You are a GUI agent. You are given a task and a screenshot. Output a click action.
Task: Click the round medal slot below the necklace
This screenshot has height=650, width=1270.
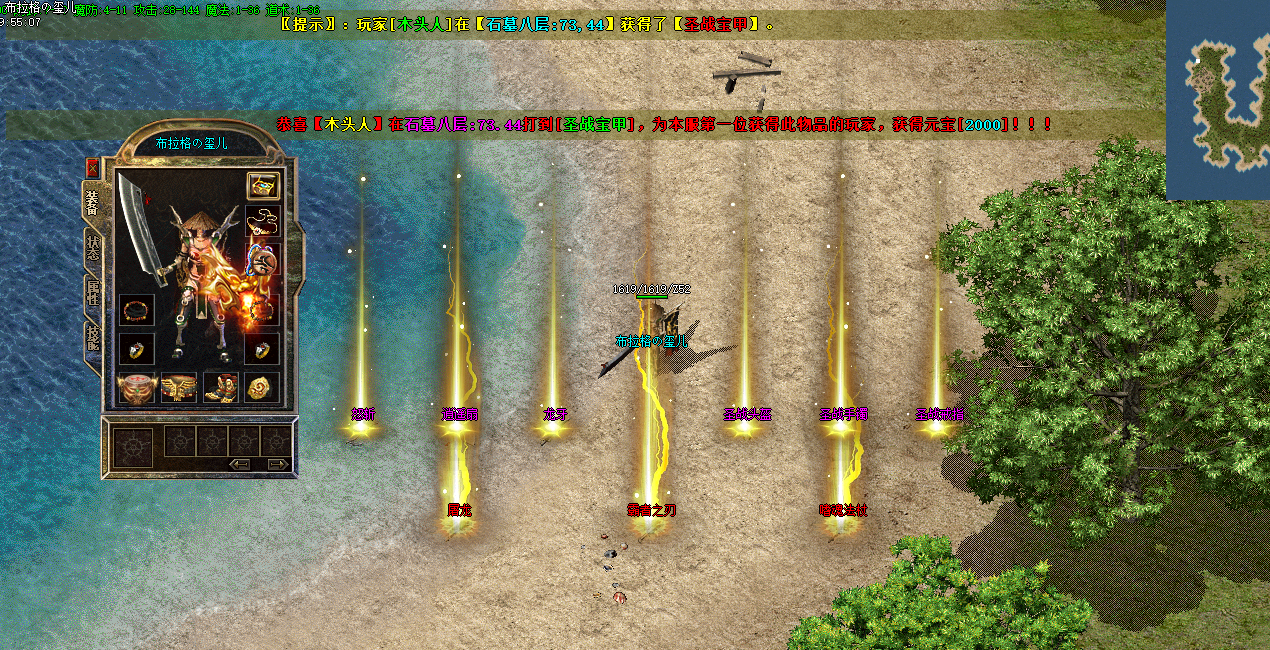click(262, 261)
